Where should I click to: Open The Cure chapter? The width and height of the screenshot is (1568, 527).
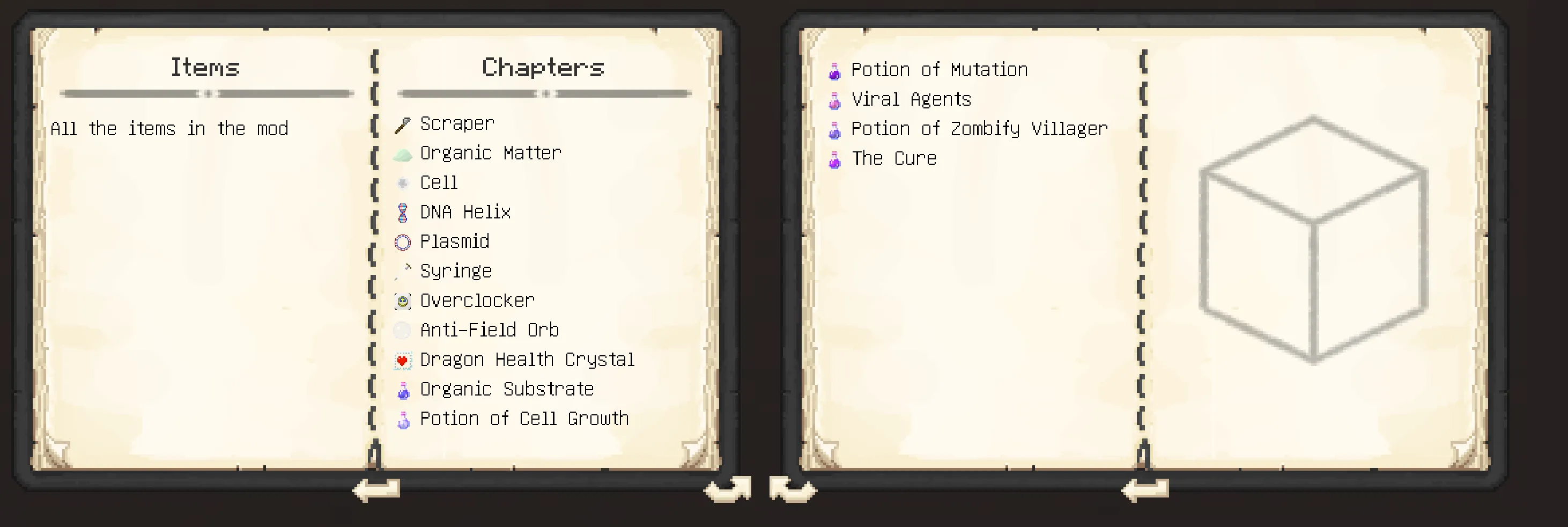[893, 158]
